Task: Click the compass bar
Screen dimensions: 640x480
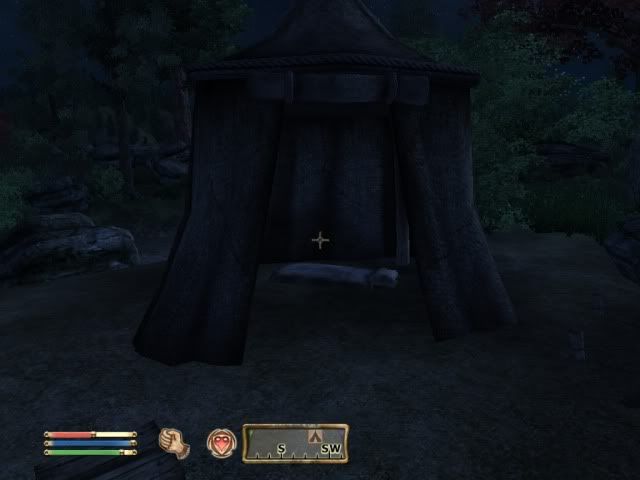Action: click(x=295, y=443)
